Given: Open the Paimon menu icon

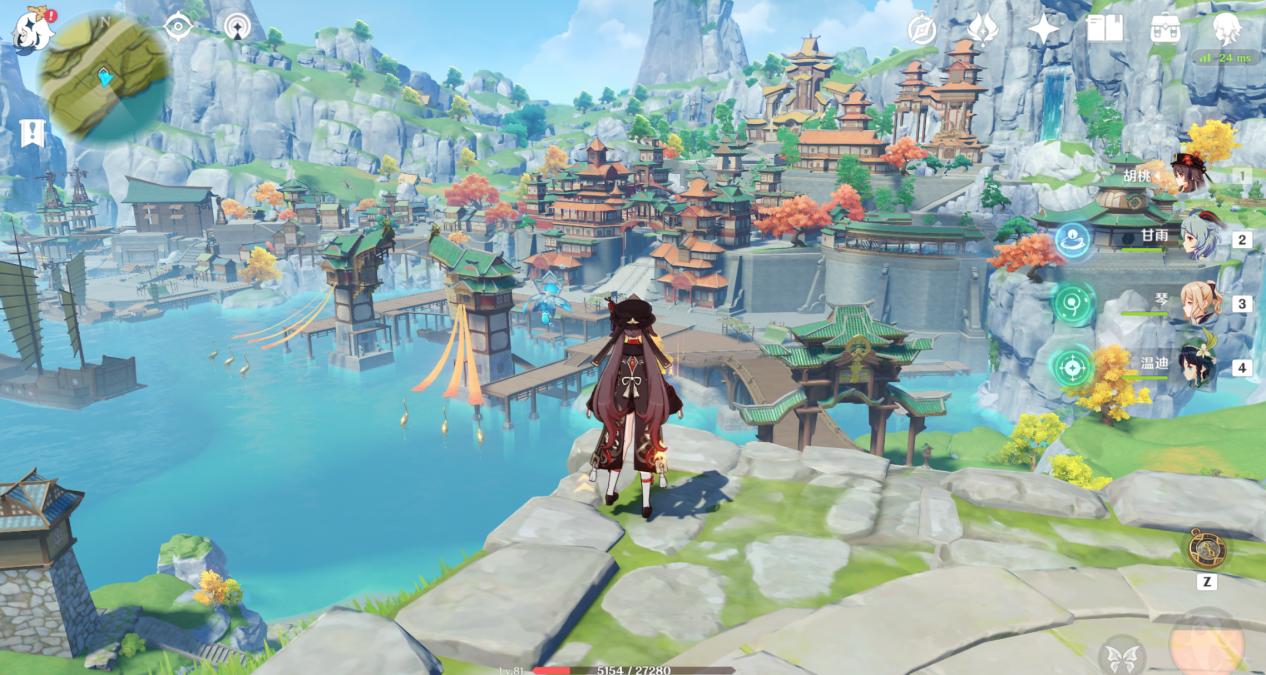Looking at the screenshot, I should pos(30,29).
